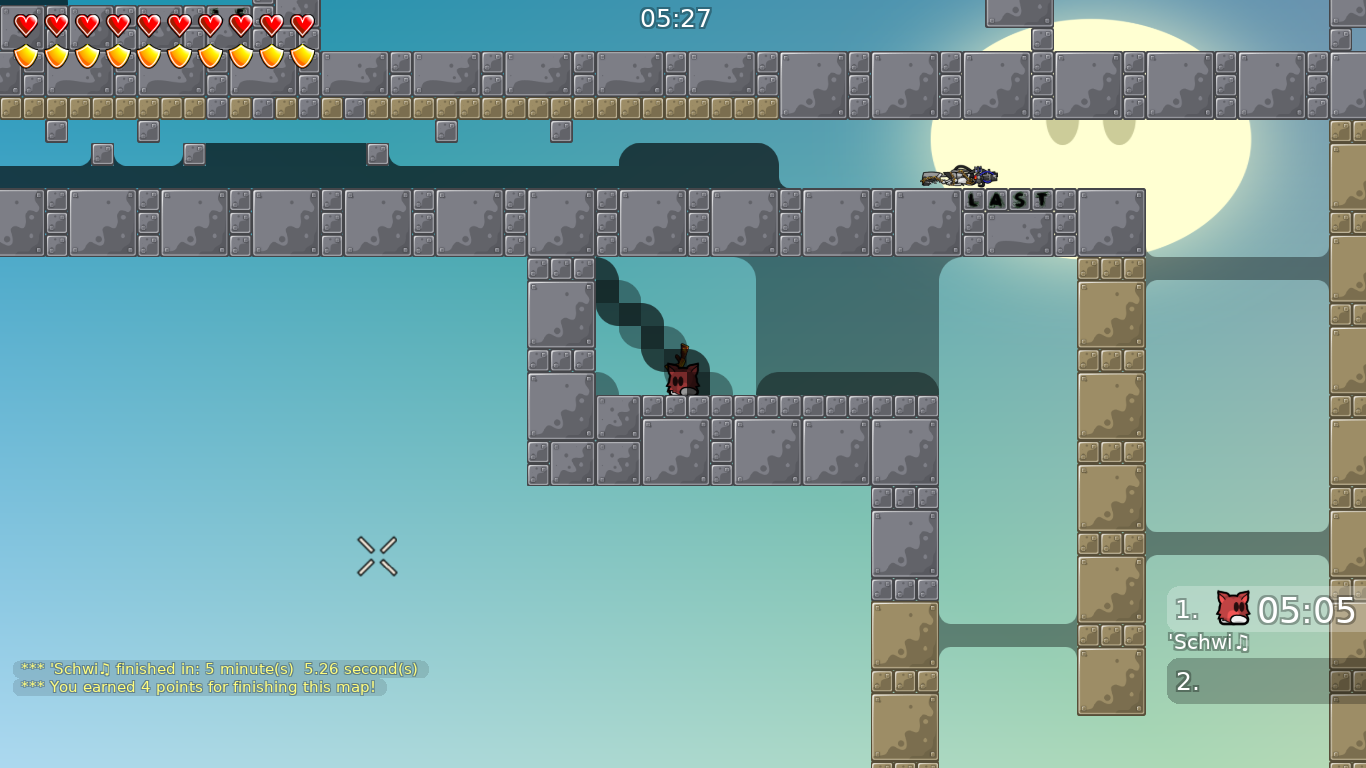Click the LAST letter blocks sign
Screen dimensions: 1366x768
click(x=1006, y=198)
